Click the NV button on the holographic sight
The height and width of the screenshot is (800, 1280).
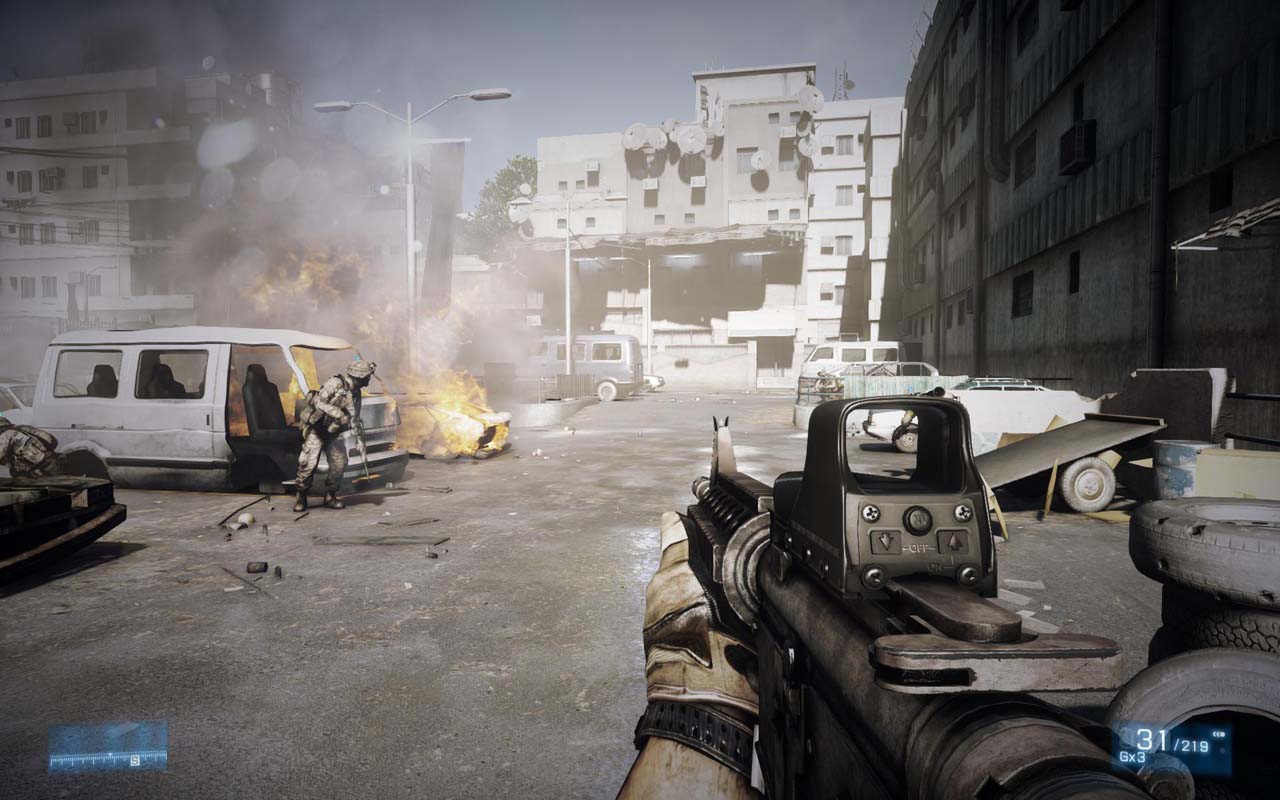(x=918, y=519)
